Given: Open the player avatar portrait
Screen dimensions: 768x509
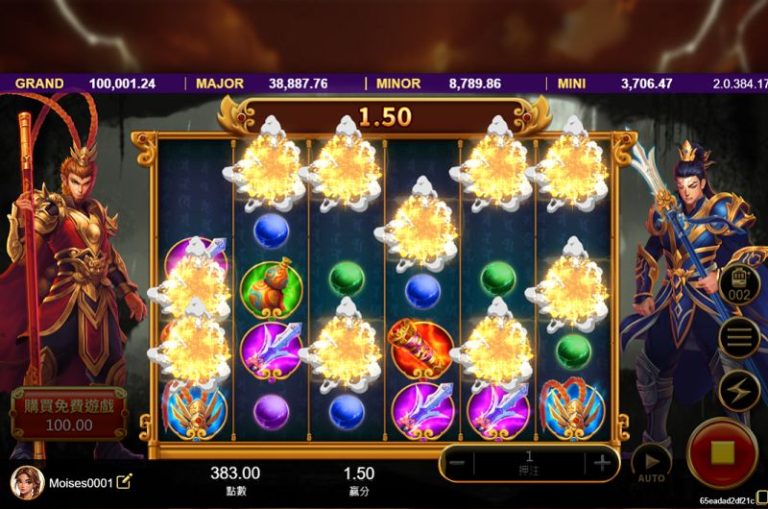Looking at the screenshot, I should point(27,483).
